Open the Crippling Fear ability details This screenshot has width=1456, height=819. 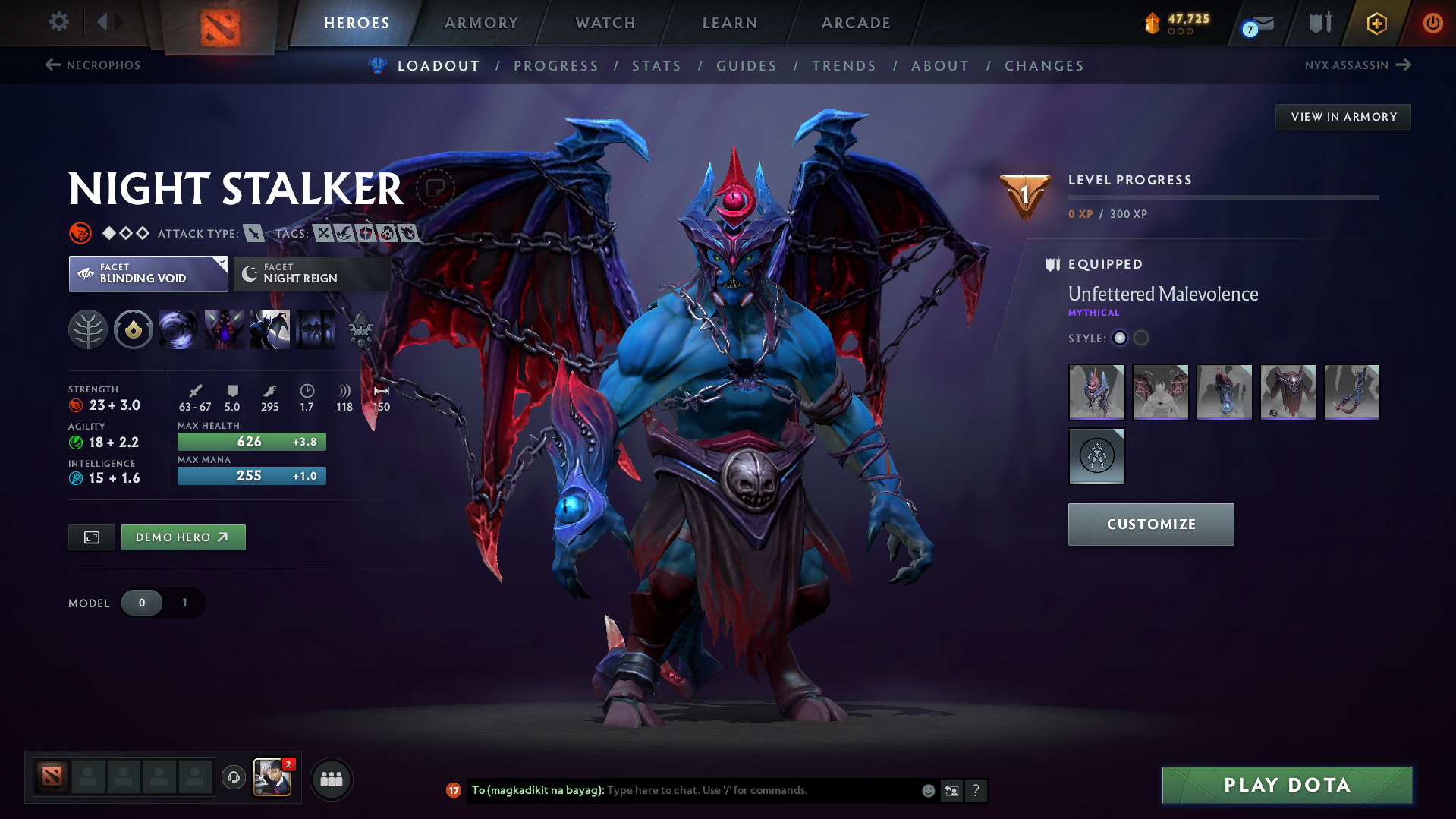click(x=224, y=329)
